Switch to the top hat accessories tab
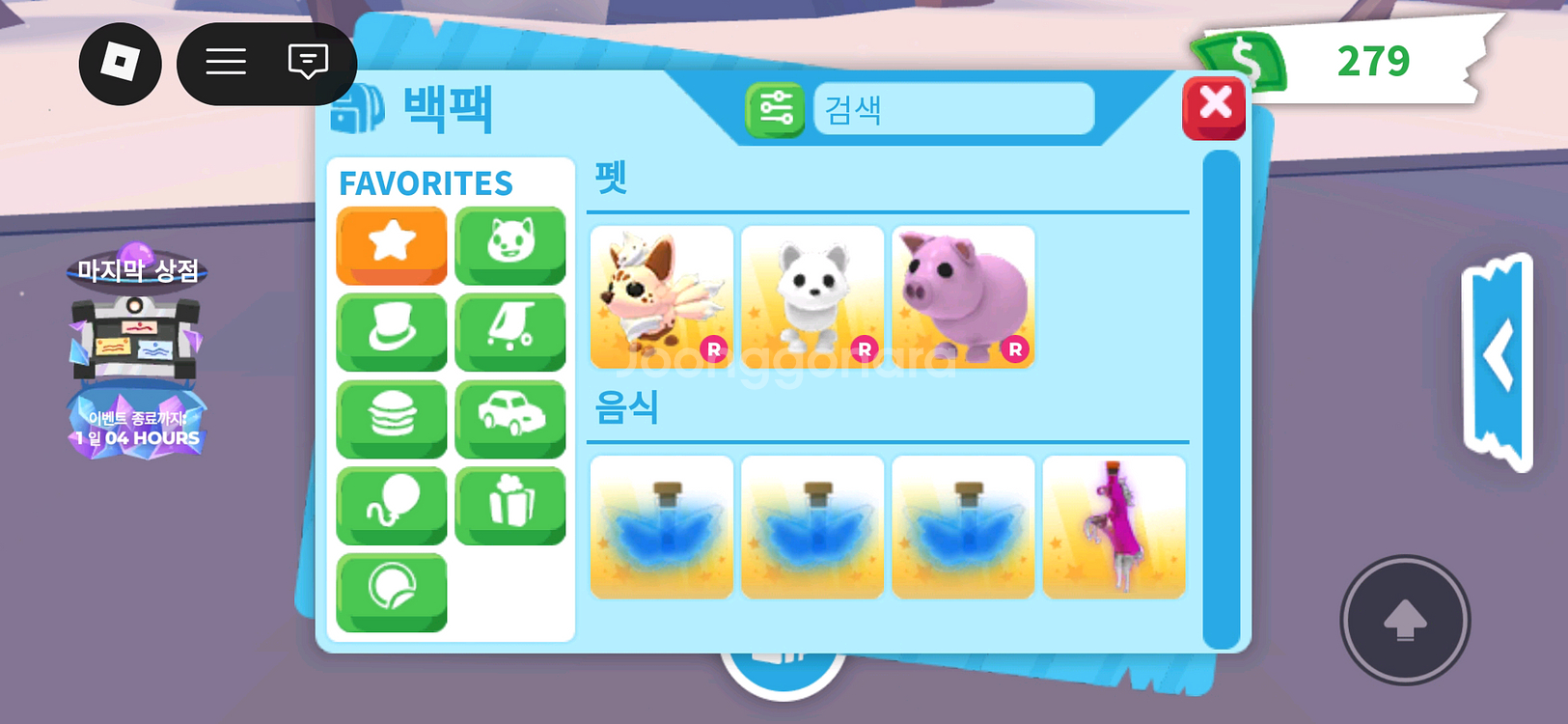Screen dimensions: 1568x724 tap(392, 330)
